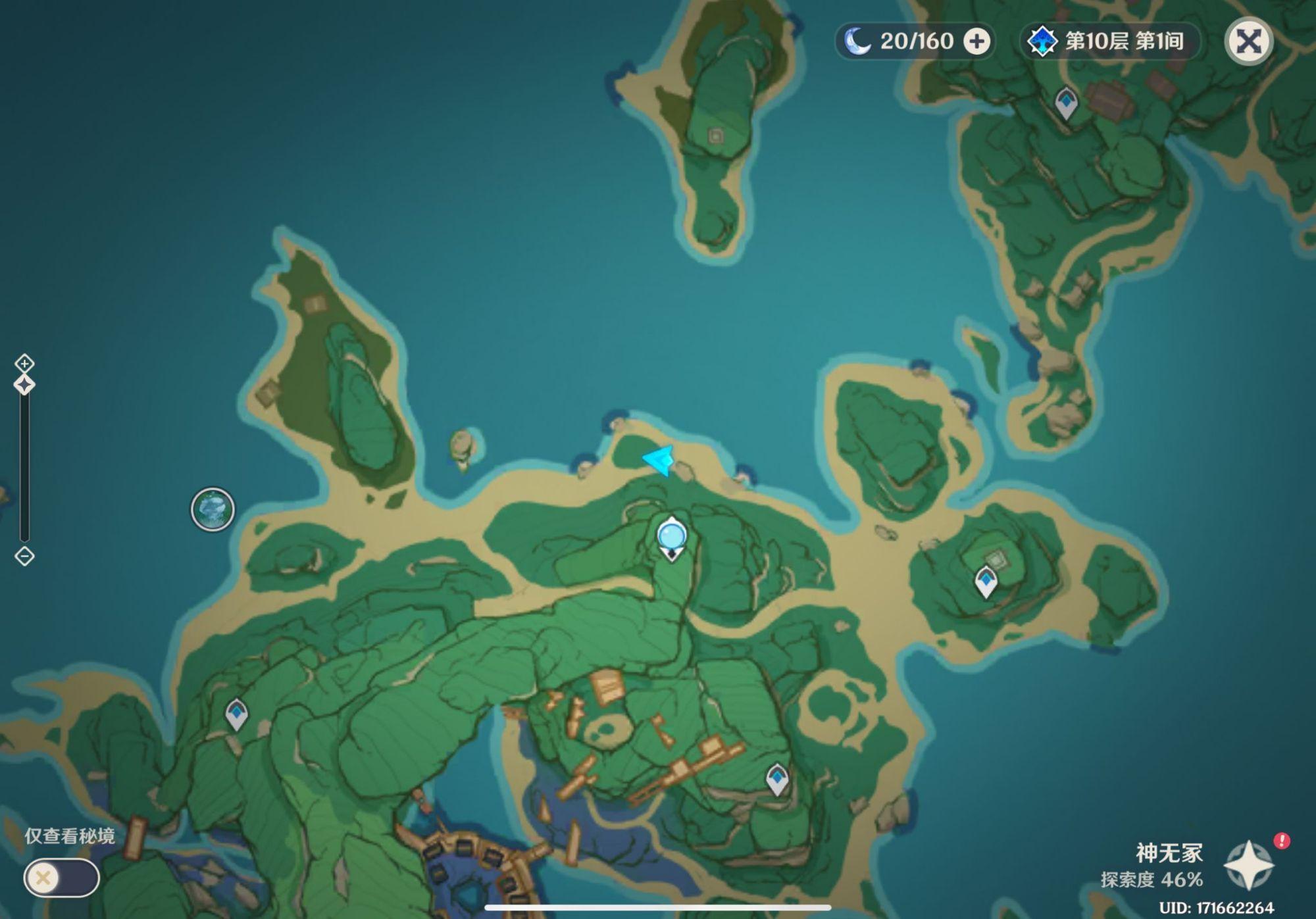
Task: Close the map screen
Action: click(1248, 41)
